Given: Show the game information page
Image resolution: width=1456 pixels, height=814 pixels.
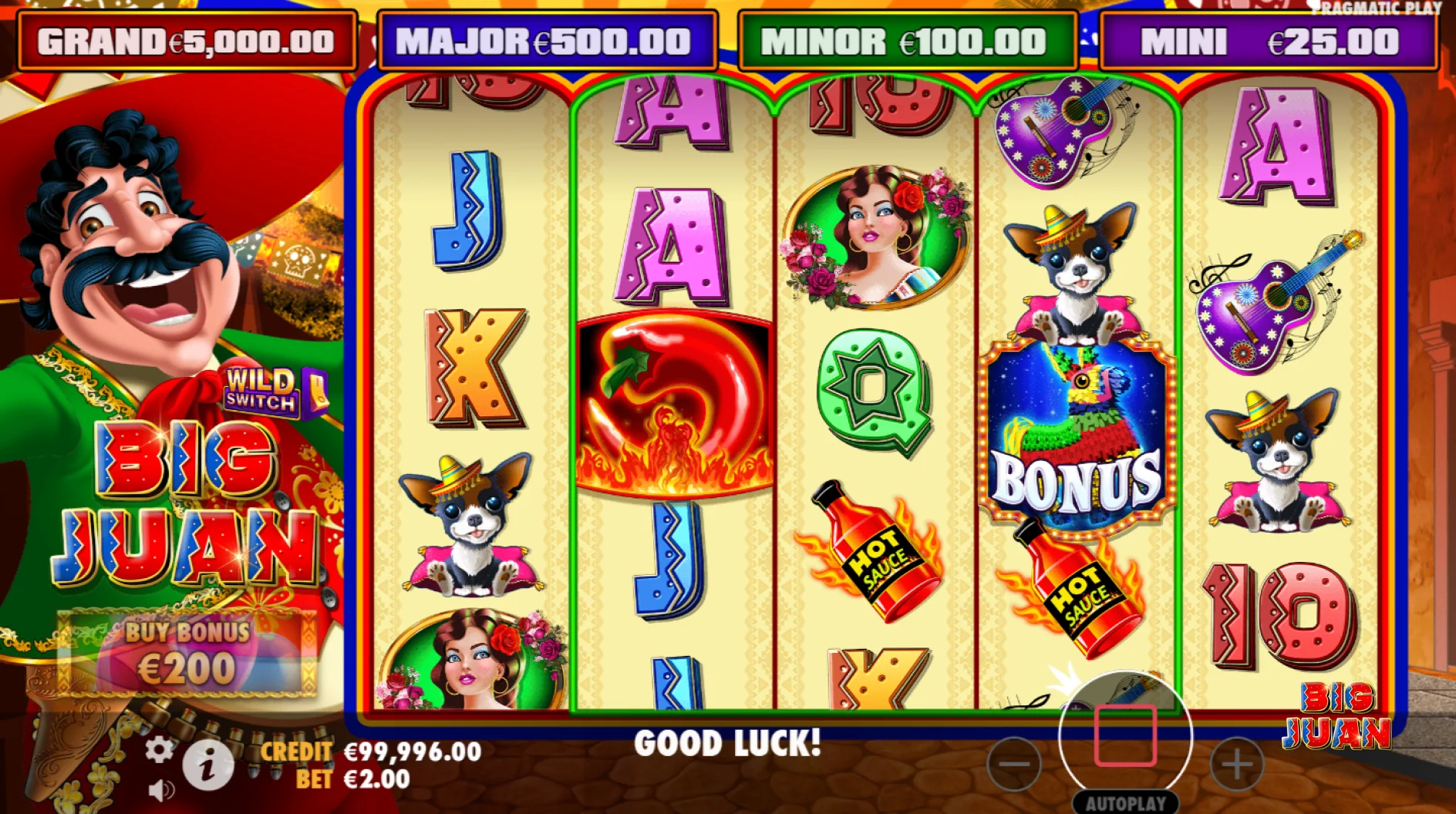Looking at the screenshot, I should [x=207, y=765].
